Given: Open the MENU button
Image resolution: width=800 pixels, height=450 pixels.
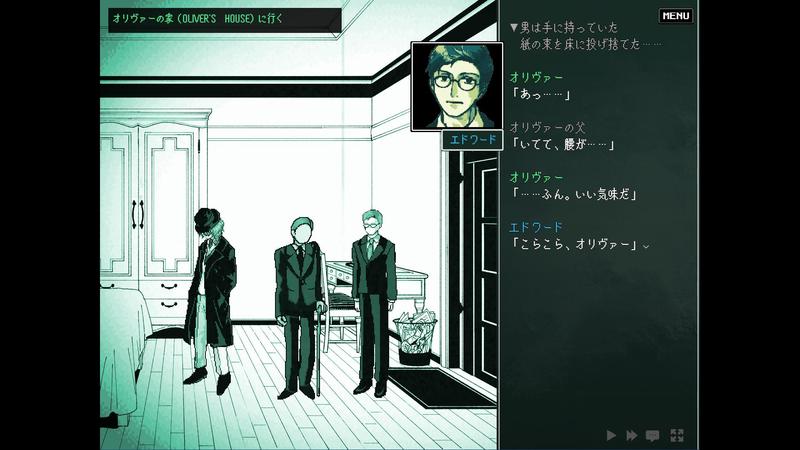Looking at the screenshot, I should click(676, 16).
